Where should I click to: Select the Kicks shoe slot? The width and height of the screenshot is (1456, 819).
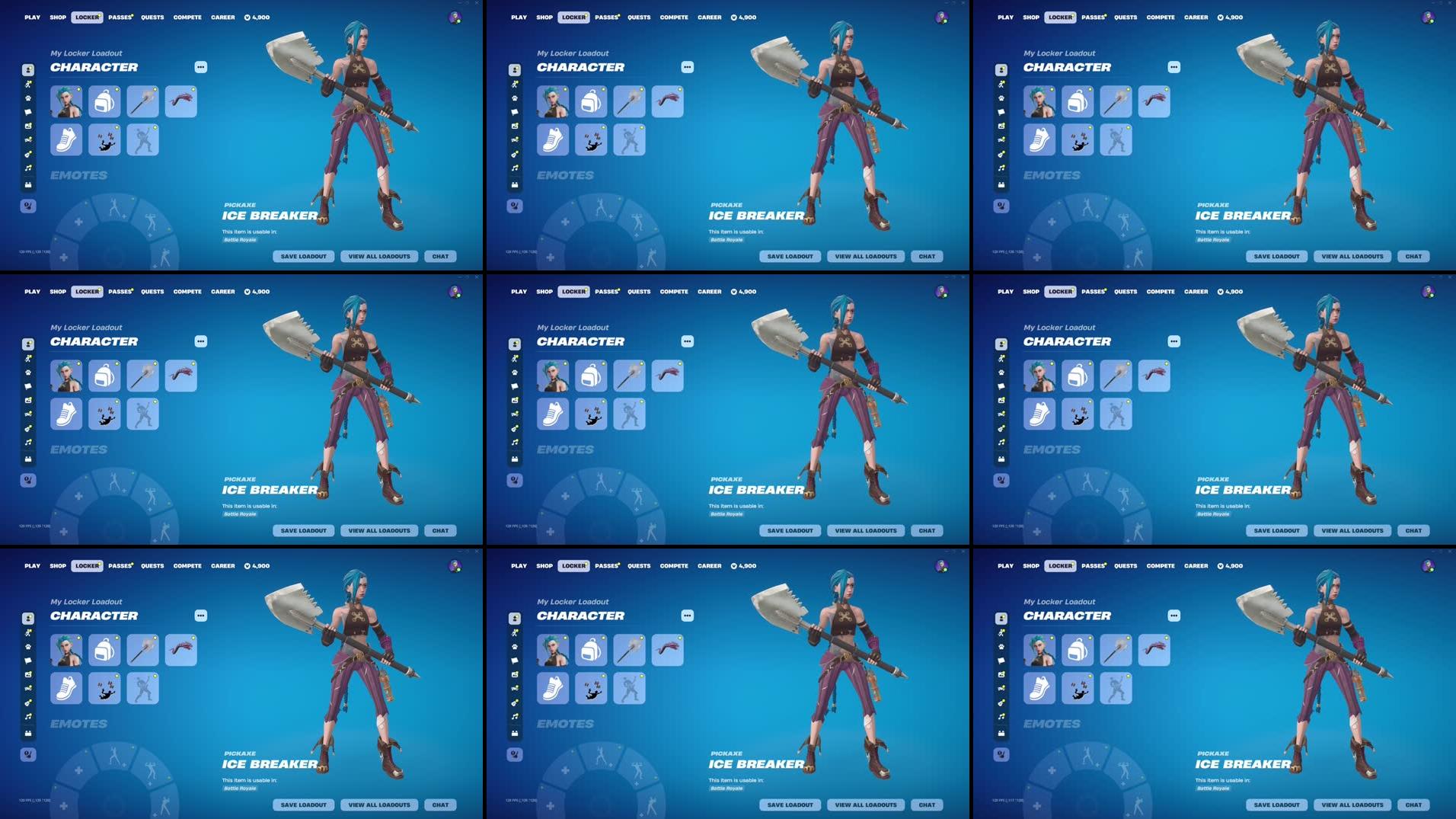66,139
